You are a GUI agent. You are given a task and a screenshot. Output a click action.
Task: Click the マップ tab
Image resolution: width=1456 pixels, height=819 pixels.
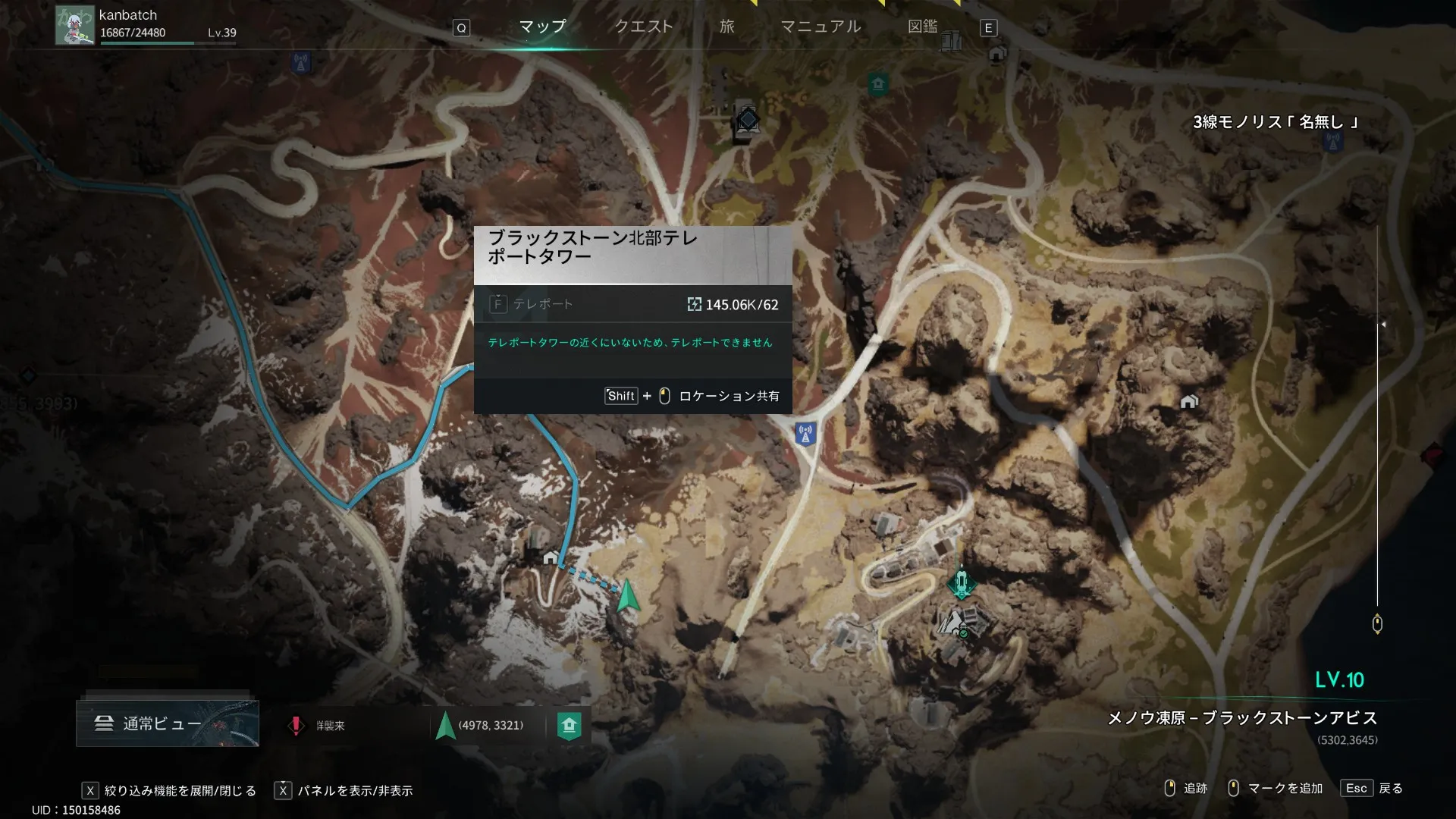542,27
